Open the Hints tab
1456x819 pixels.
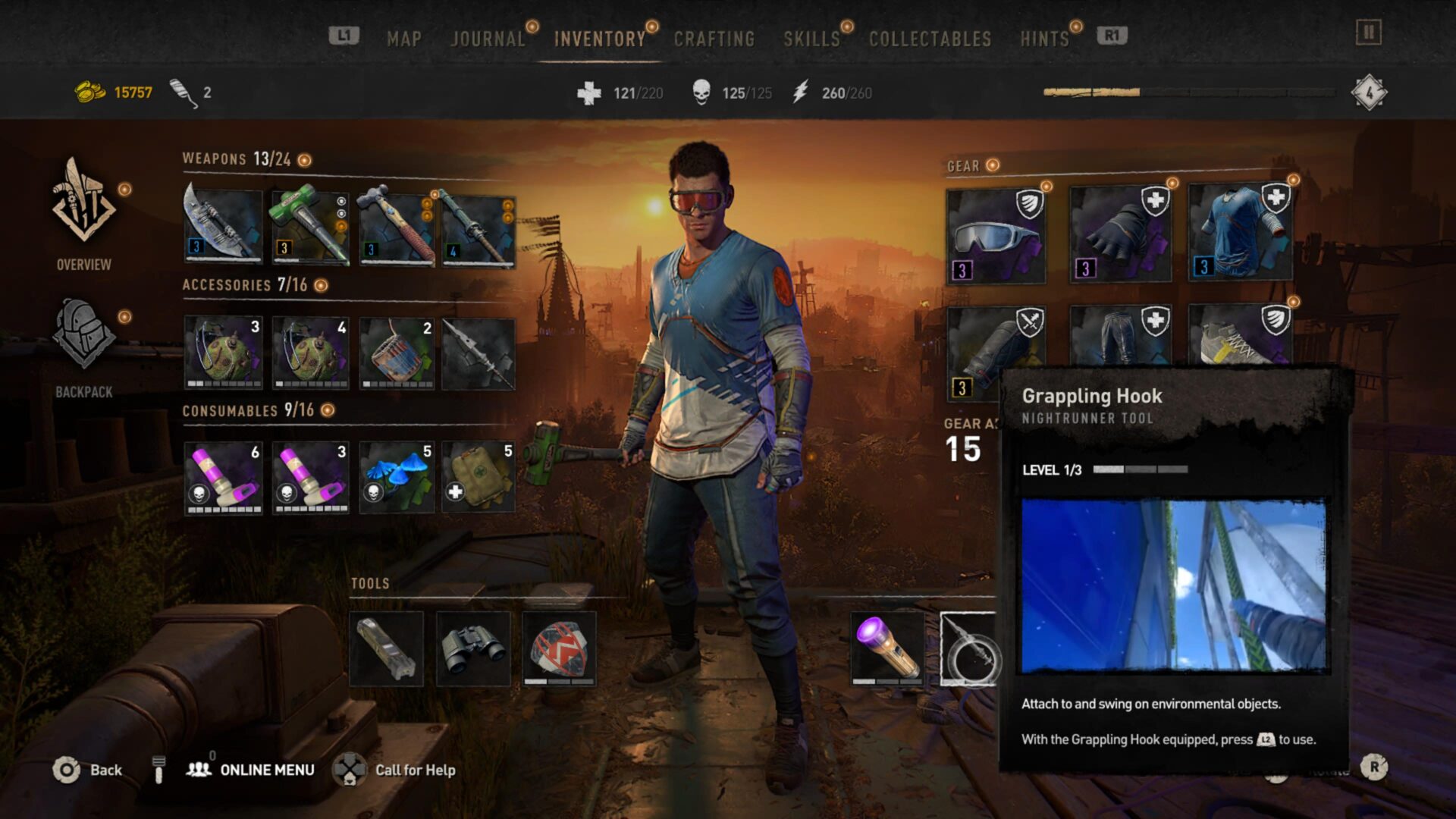pyautogui.click(x=1044, y=39)
